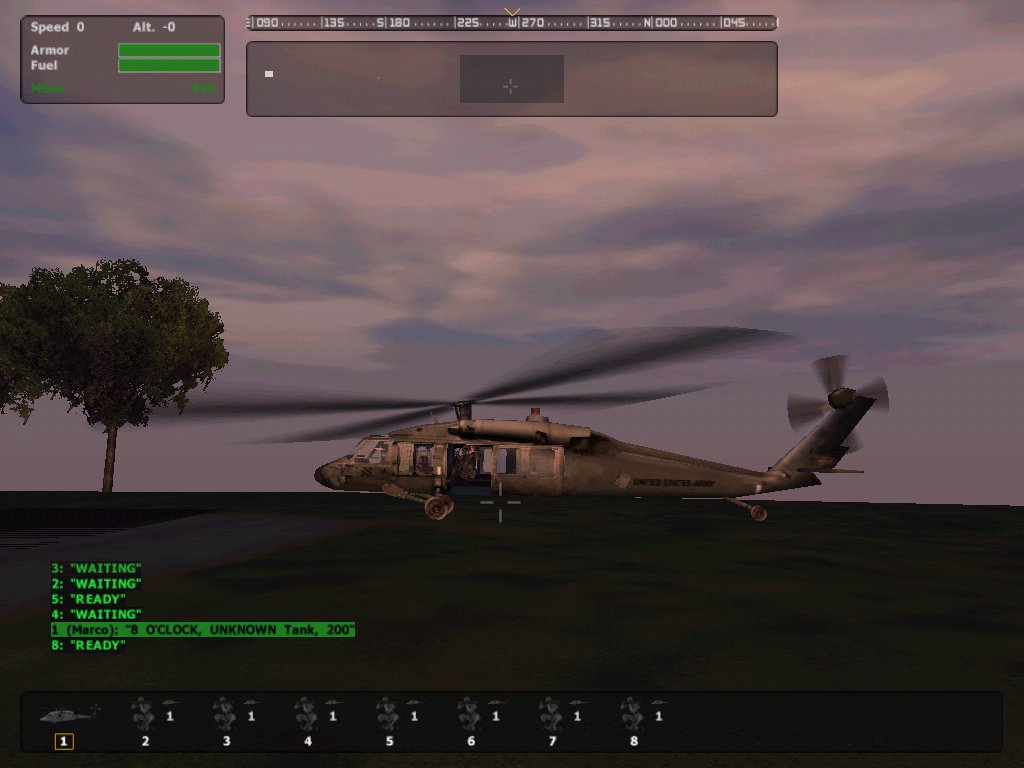Click squad soldier number 7
The height and width of the screenshot is (768, 1024).
click(x=553, y=716)
